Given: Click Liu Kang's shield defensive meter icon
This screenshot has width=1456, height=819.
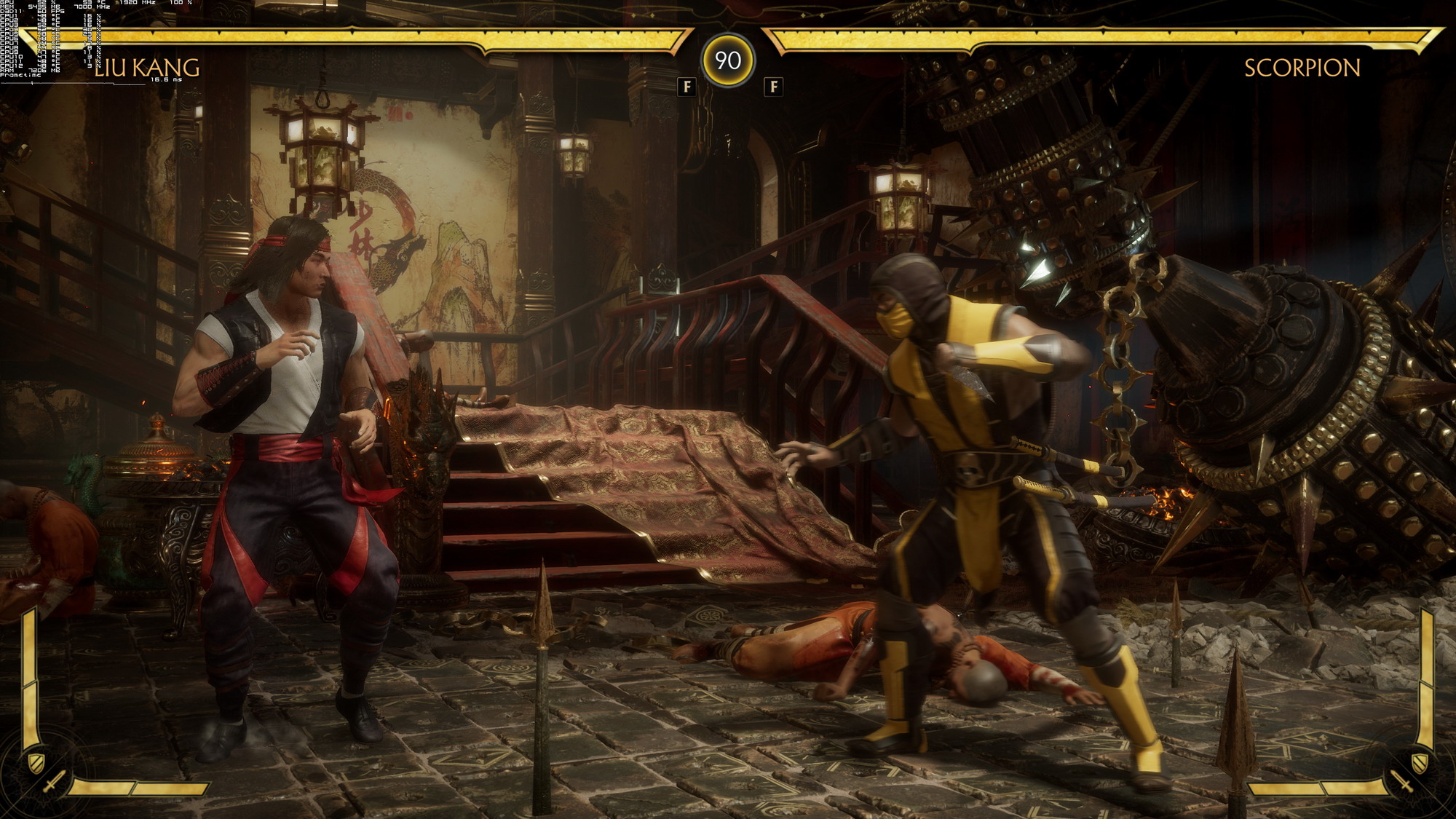Looking at the screenshot, I should click(x=35, y=762).
